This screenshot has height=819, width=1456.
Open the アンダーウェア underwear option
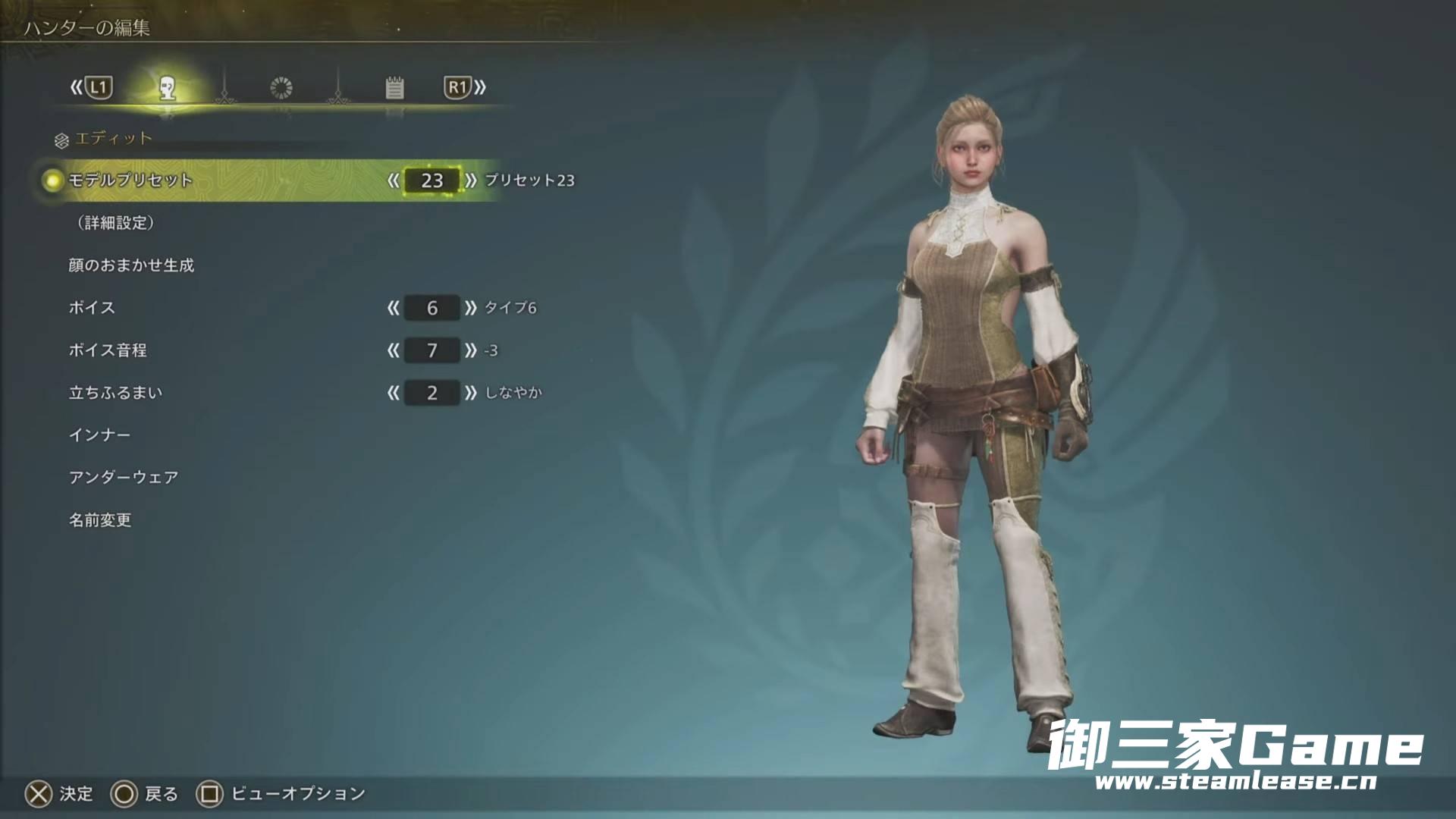(x=124, y=478)
